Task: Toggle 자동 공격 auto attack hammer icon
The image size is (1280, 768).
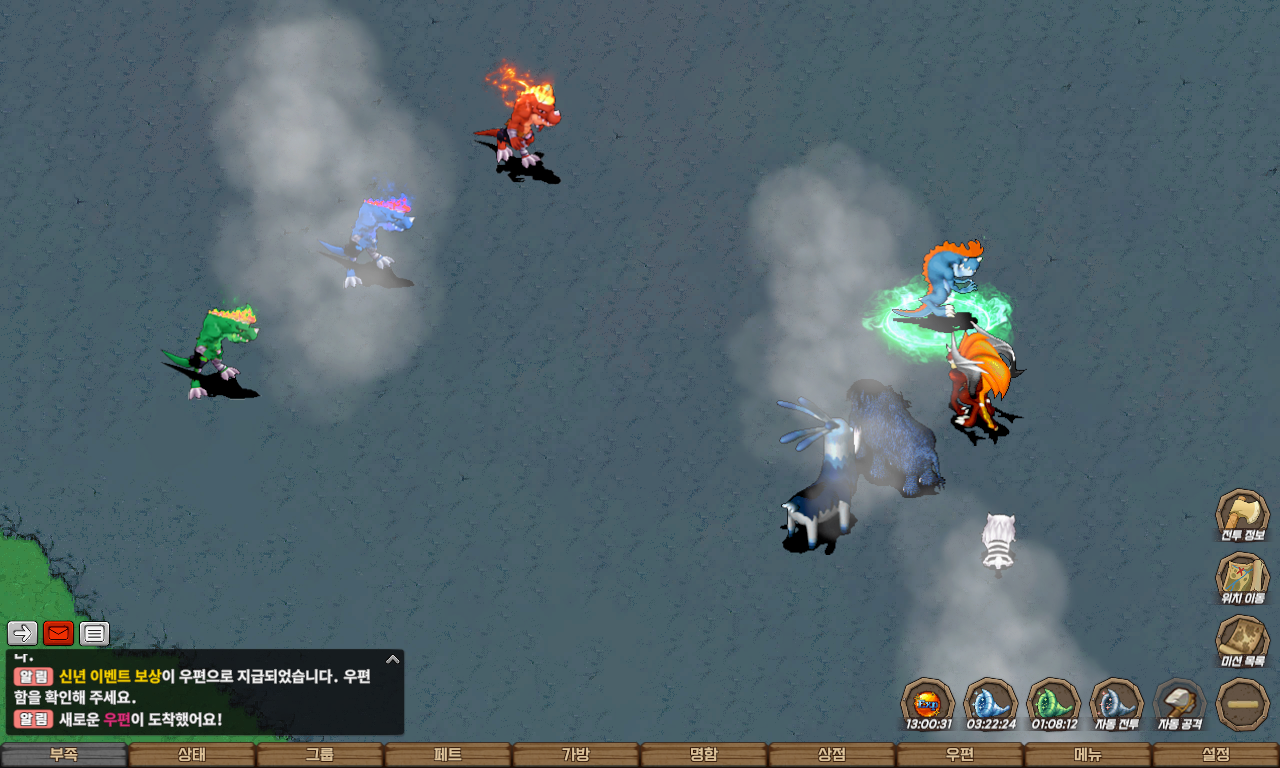Action: (1180, 702)
